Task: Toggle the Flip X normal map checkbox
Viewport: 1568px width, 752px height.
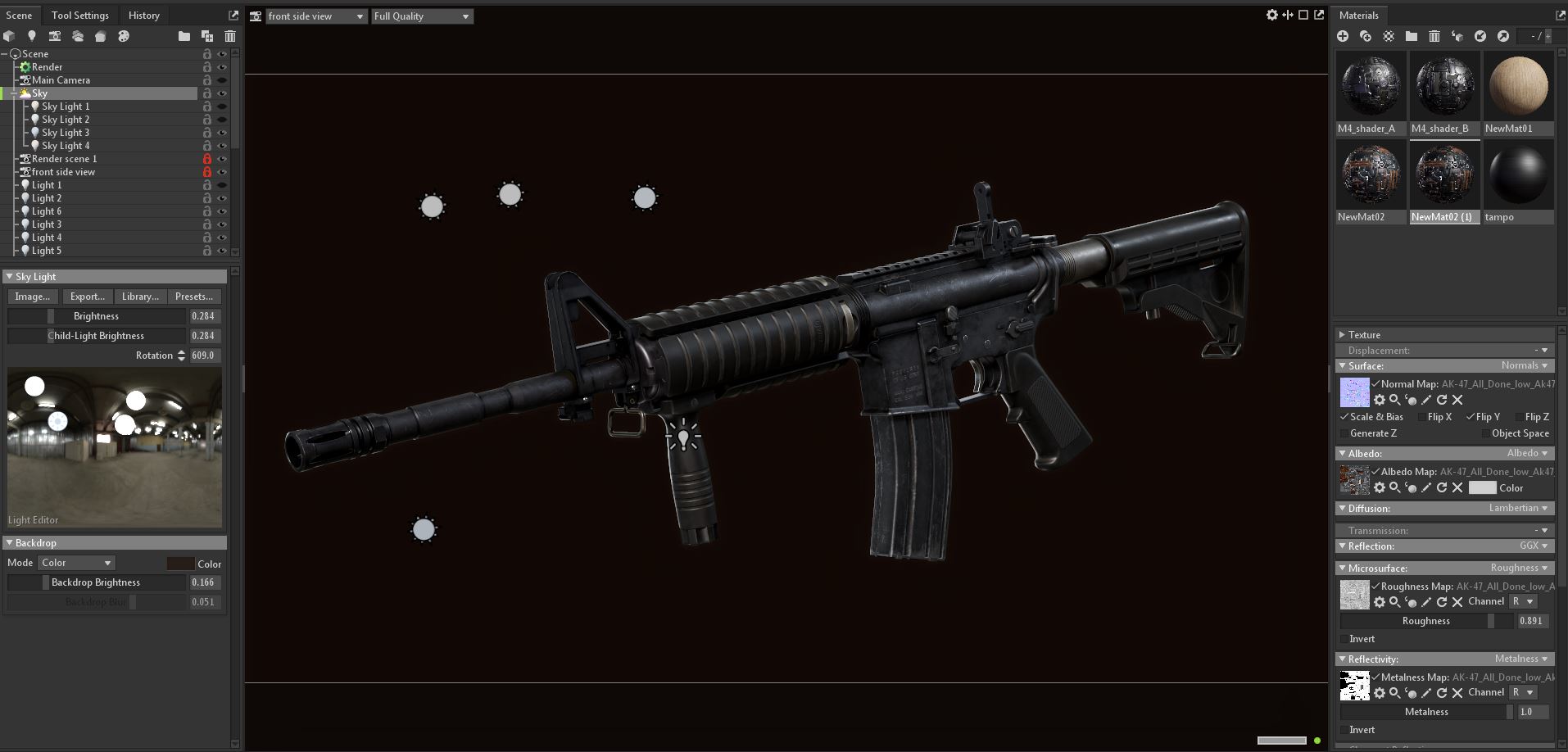Action: (1422, 417)
